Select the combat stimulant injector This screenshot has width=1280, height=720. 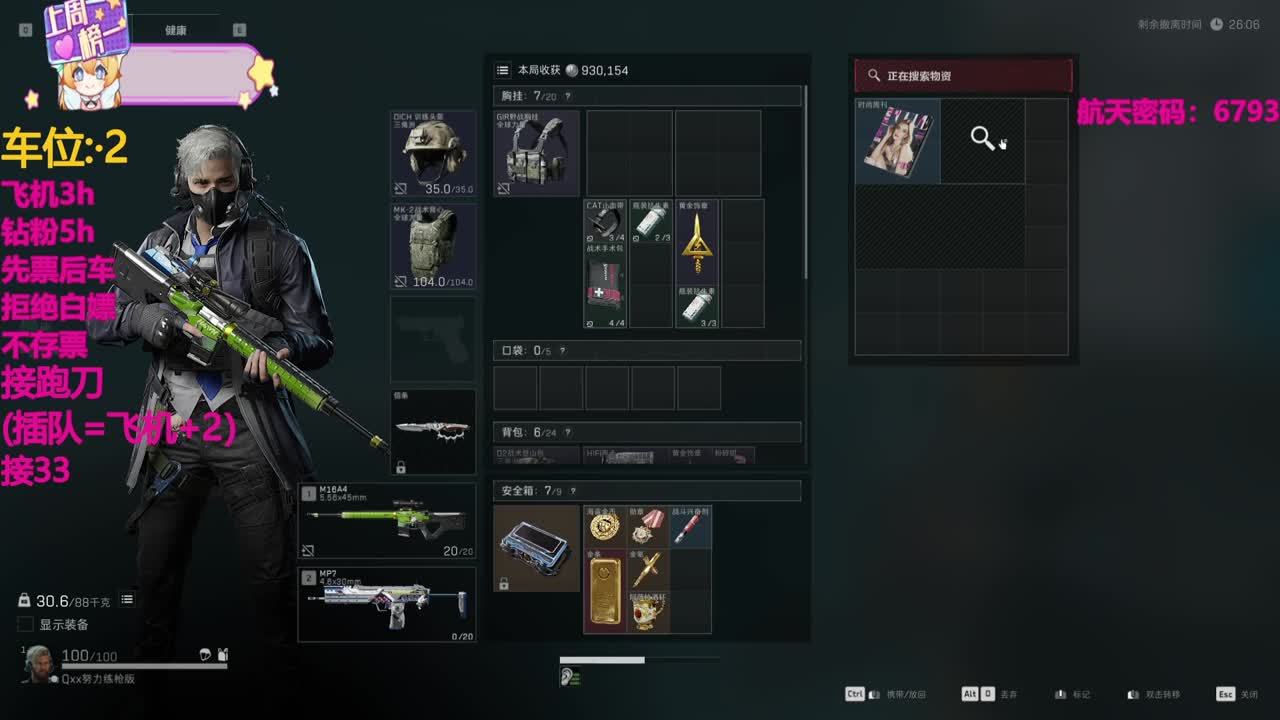(x=690, y=527)
